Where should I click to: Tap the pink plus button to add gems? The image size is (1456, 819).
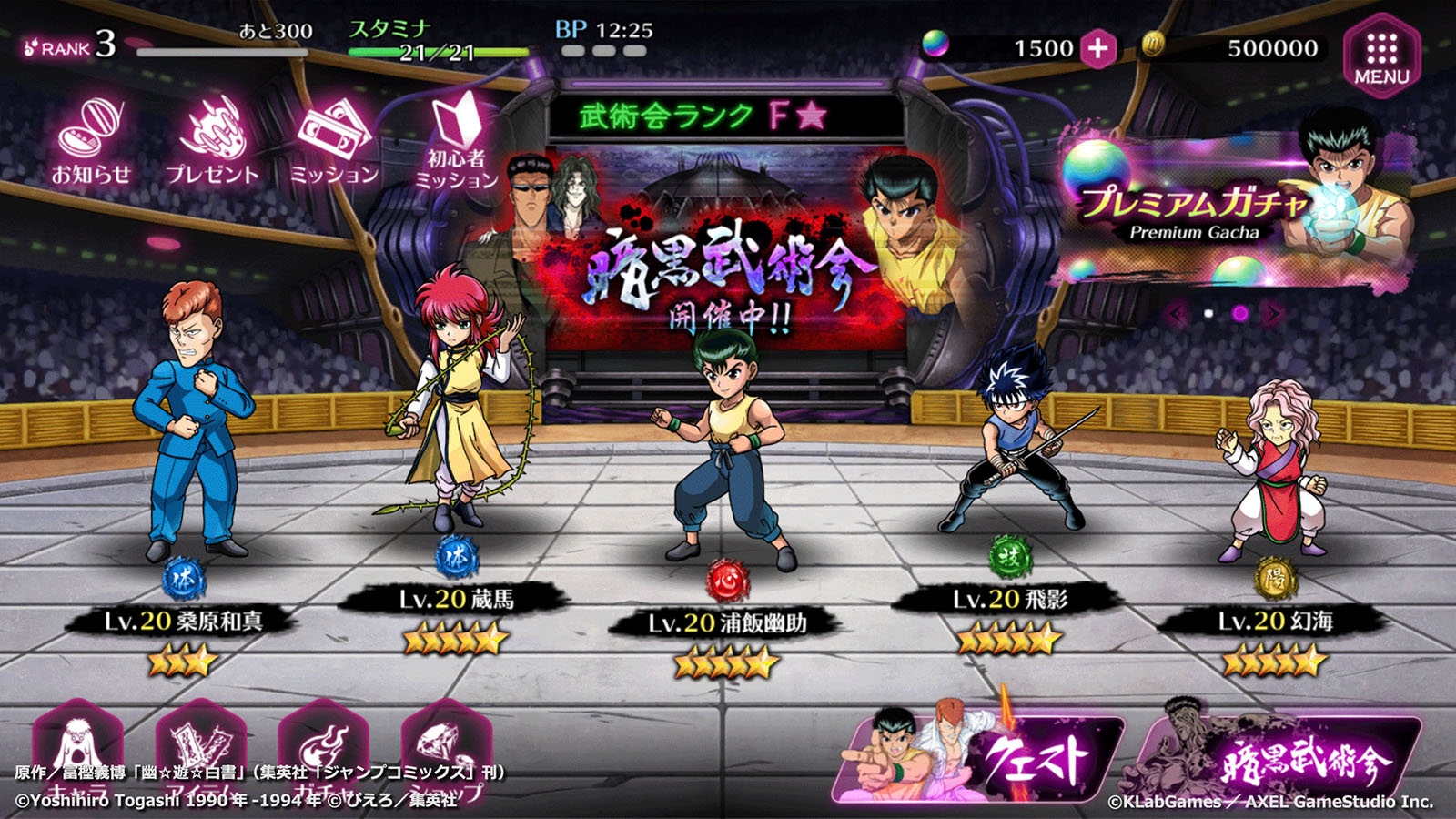pos(1098,48)
